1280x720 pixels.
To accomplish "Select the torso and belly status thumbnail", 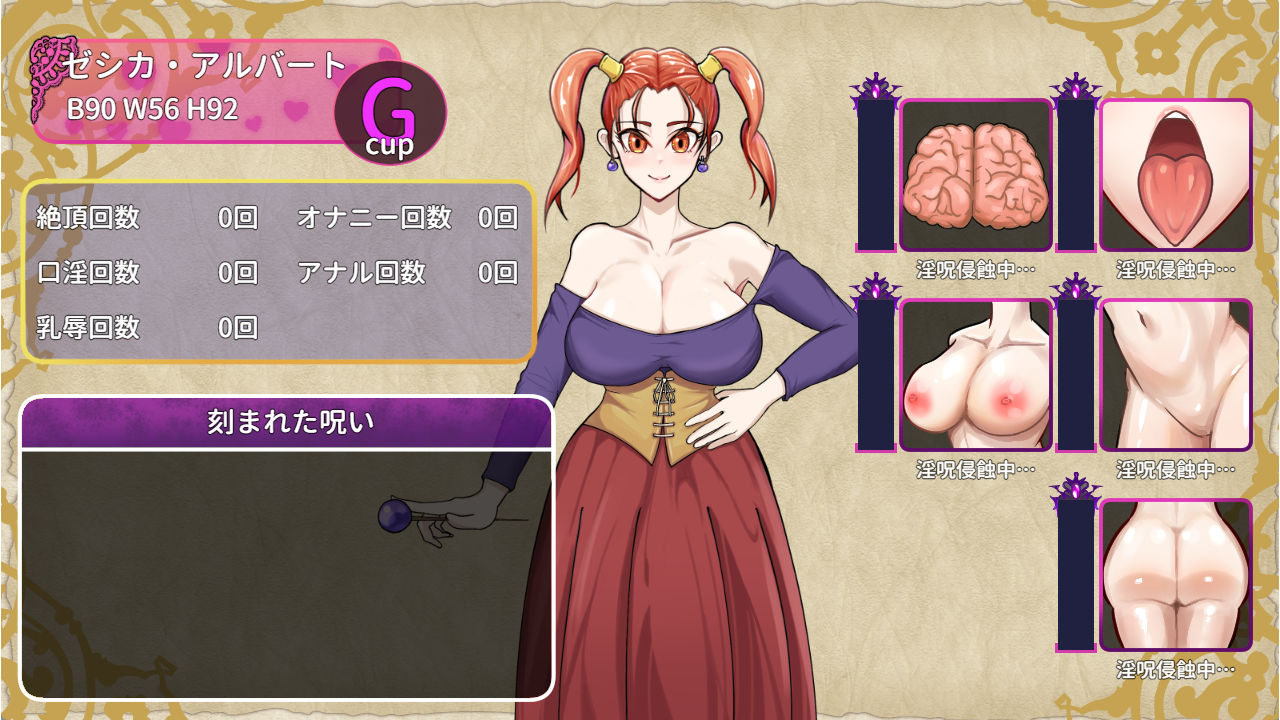I will [x=1176, y=375].
